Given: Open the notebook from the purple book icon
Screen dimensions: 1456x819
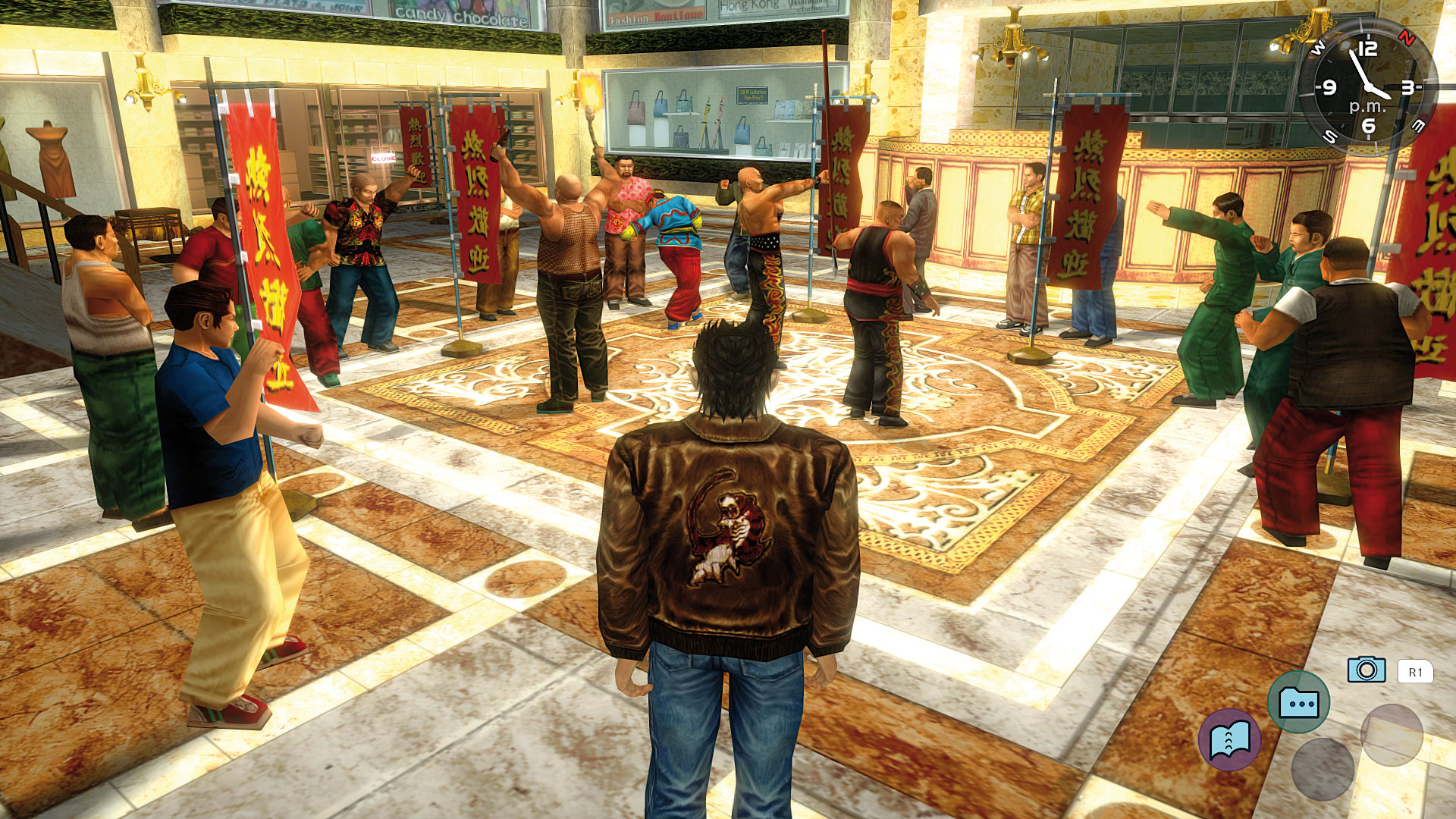Looking at the screenshot, I should [x=1229, y=740].
